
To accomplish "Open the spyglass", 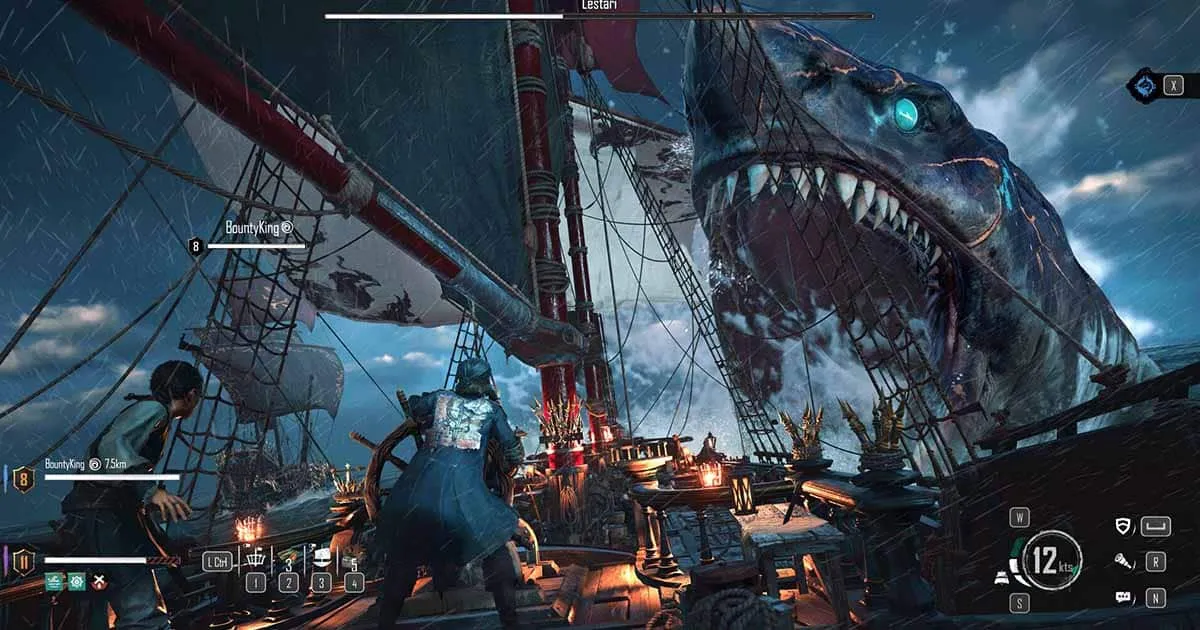I will tap(1124, 562).
